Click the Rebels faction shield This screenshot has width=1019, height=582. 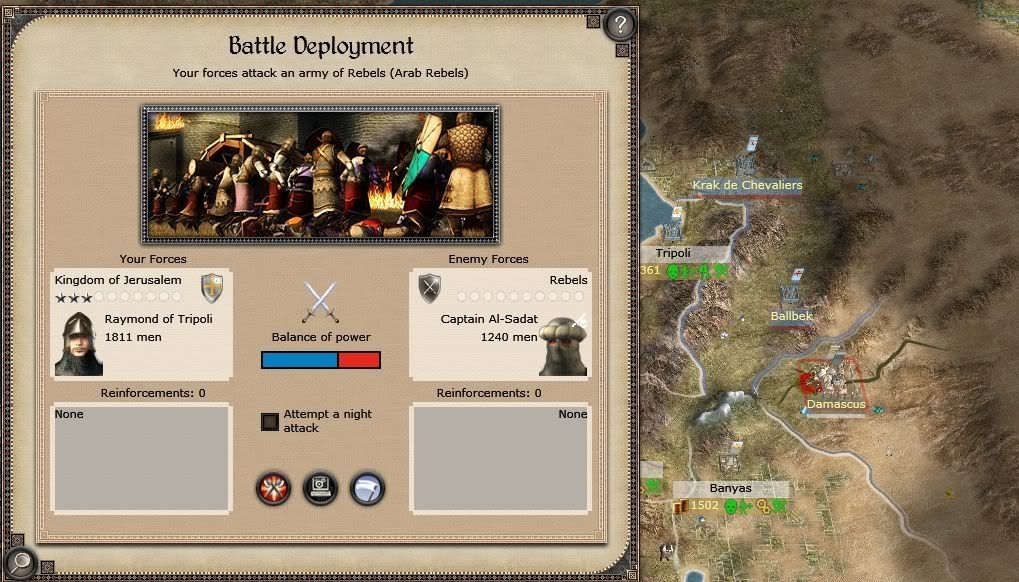tap(430, 288)
